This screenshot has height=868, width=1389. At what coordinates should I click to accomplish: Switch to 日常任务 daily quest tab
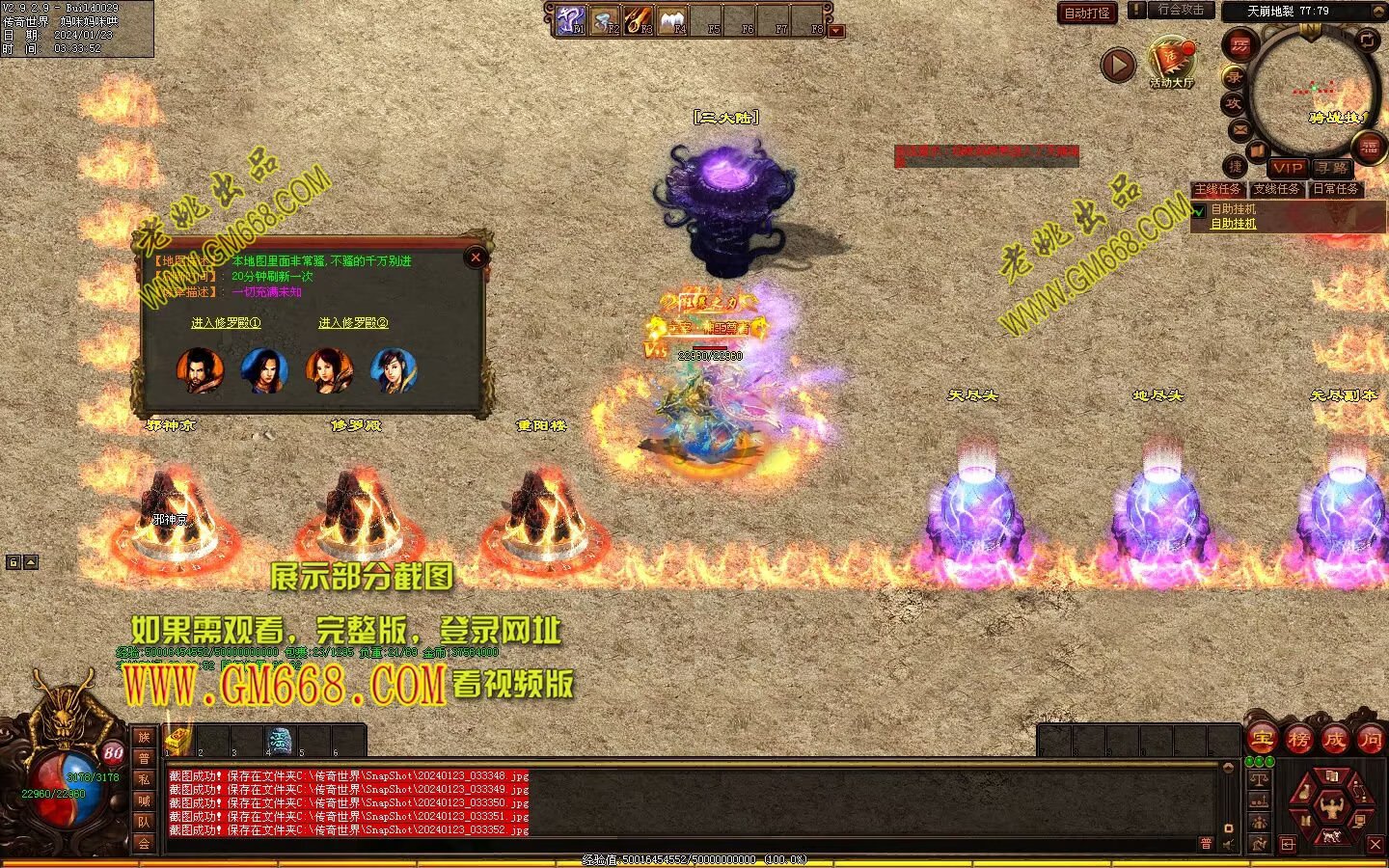pyautogui.click(x=1336, y=189)
